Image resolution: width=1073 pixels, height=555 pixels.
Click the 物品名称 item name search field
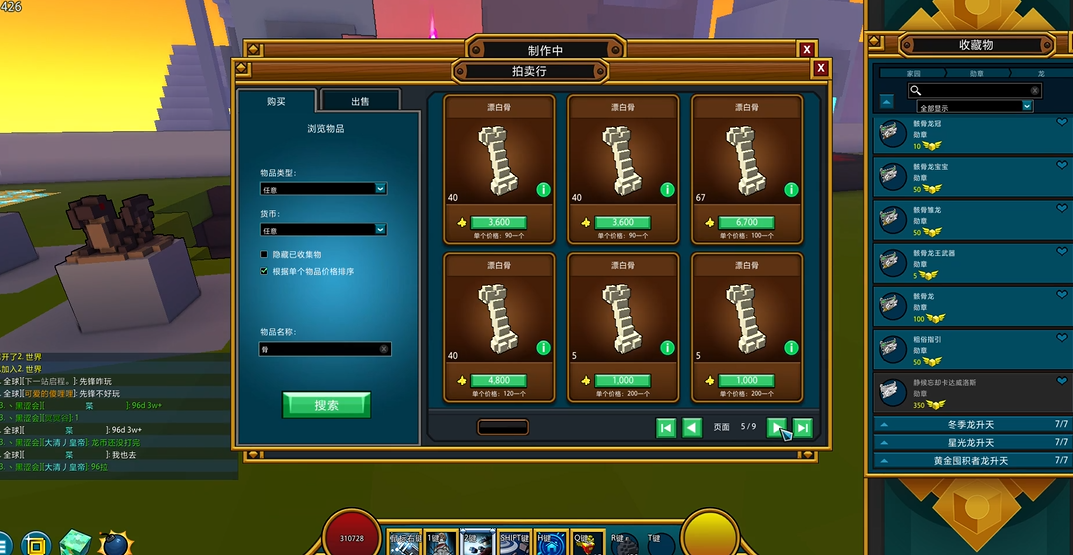[320, 349]
